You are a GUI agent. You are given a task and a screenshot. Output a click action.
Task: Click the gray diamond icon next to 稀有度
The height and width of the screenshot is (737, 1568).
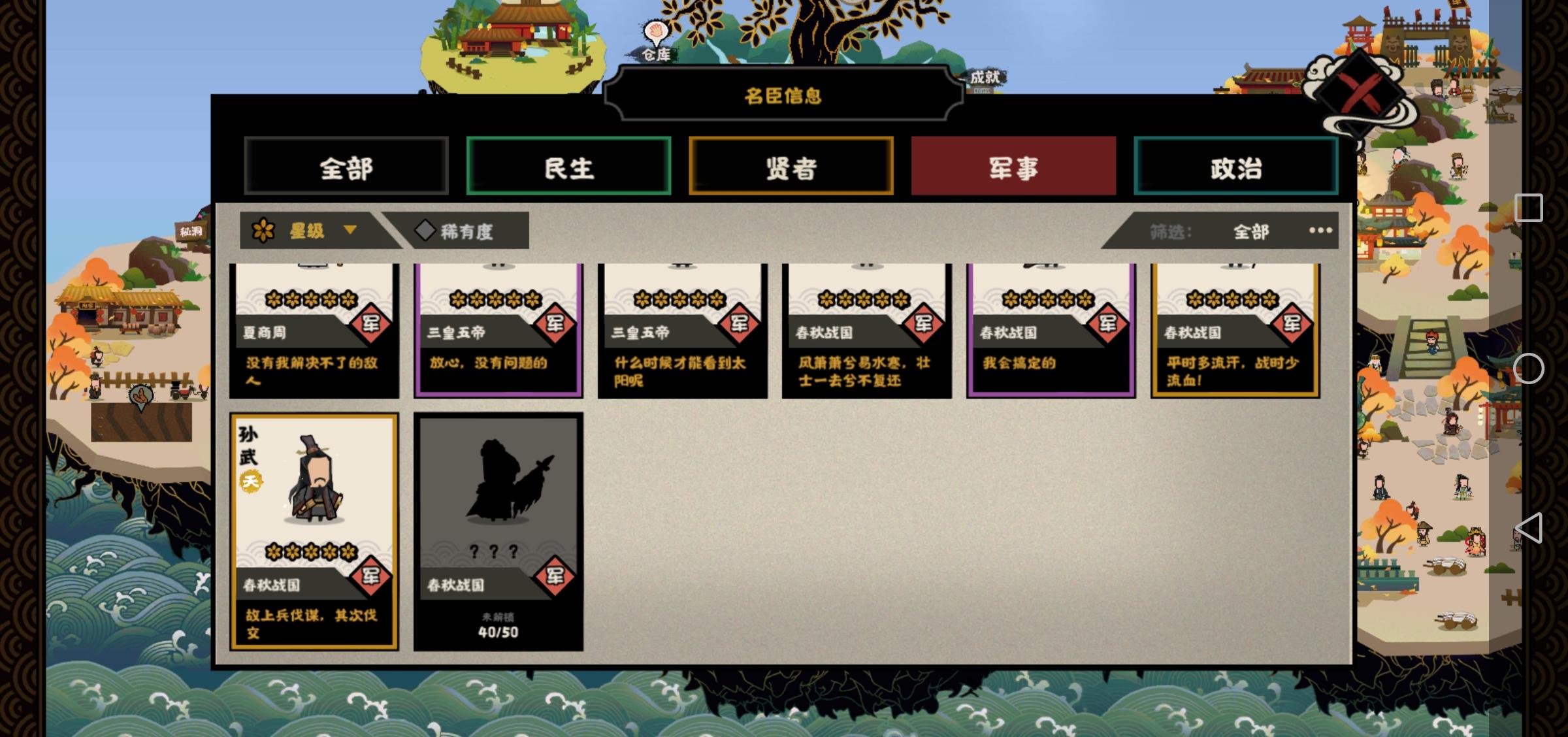[426, 229]
